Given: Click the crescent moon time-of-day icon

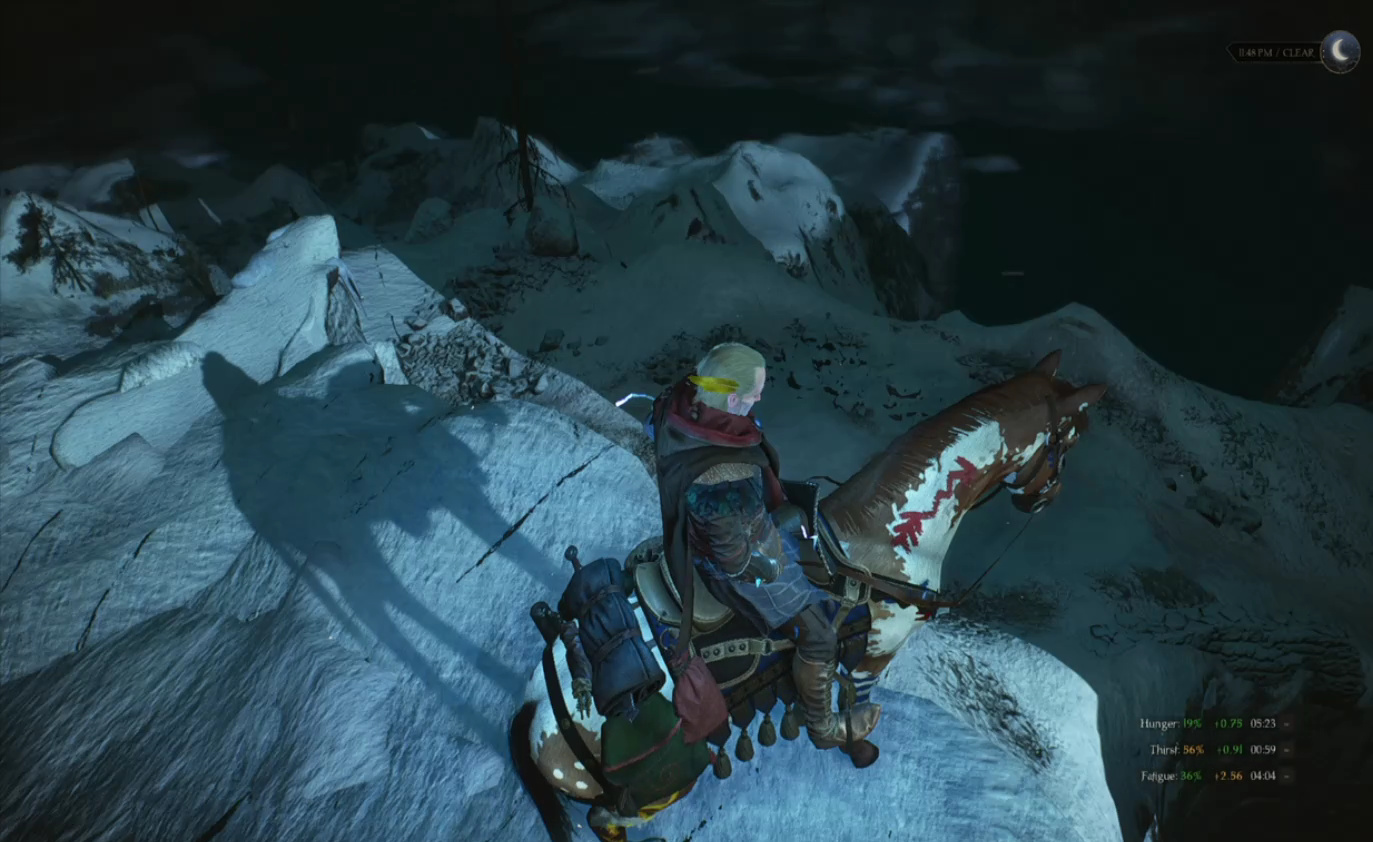Looking at the screenshot, I should [1339, 52].
